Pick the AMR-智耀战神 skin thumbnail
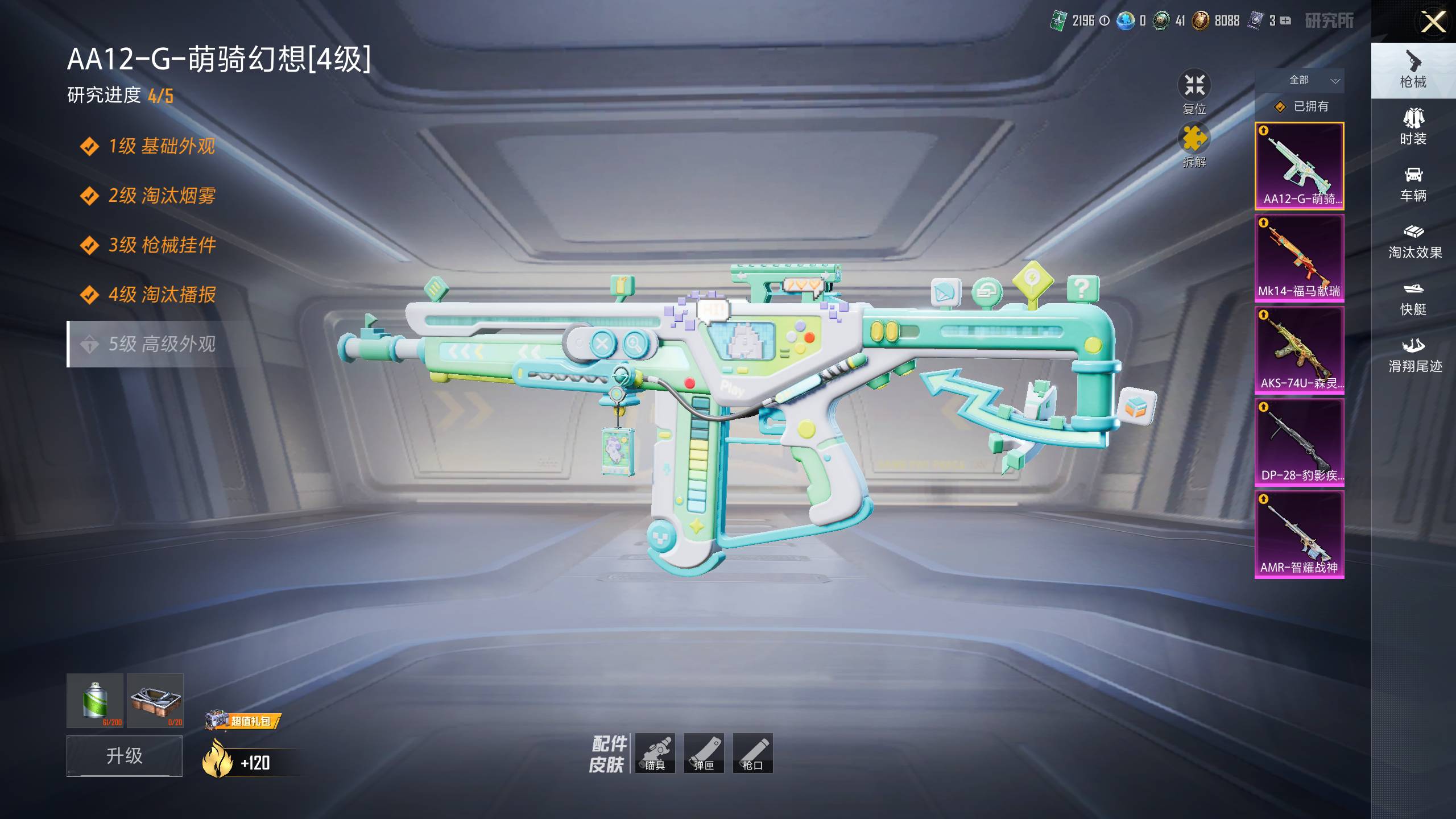1456x819 pixels. pyautogui.click(x=1300, y=534)
